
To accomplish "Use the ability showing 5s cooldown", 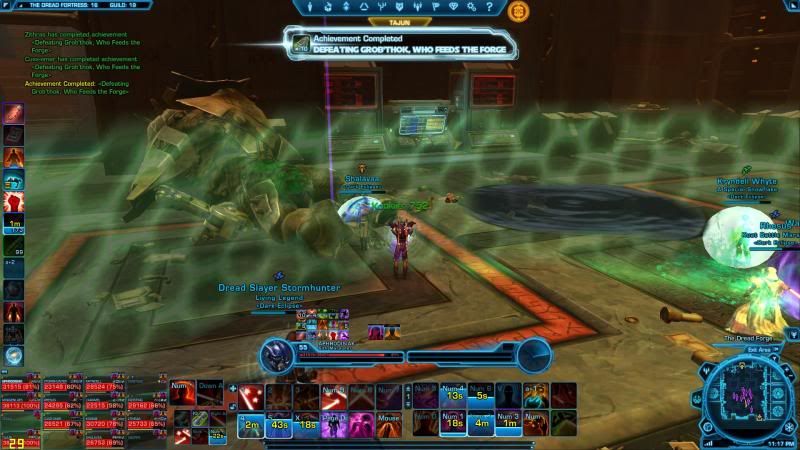I will coord(483,396).
